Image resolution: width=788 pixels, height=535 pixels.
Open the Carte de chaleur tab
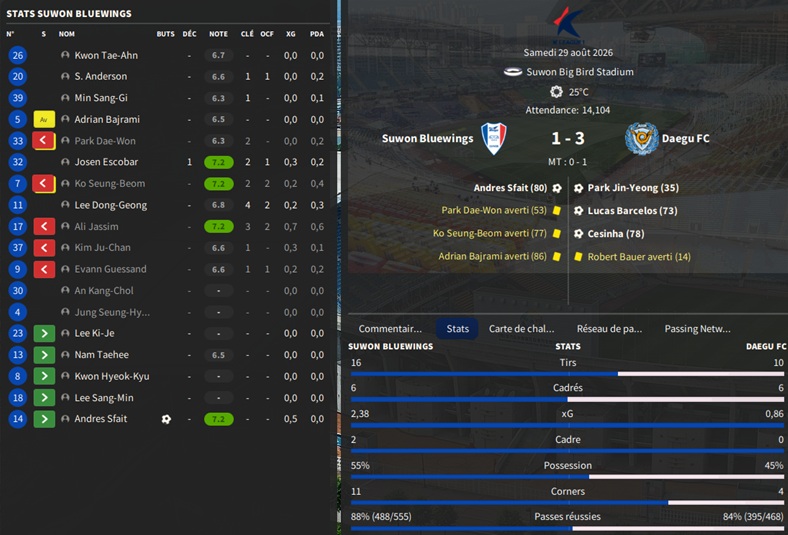pos(521,328)
